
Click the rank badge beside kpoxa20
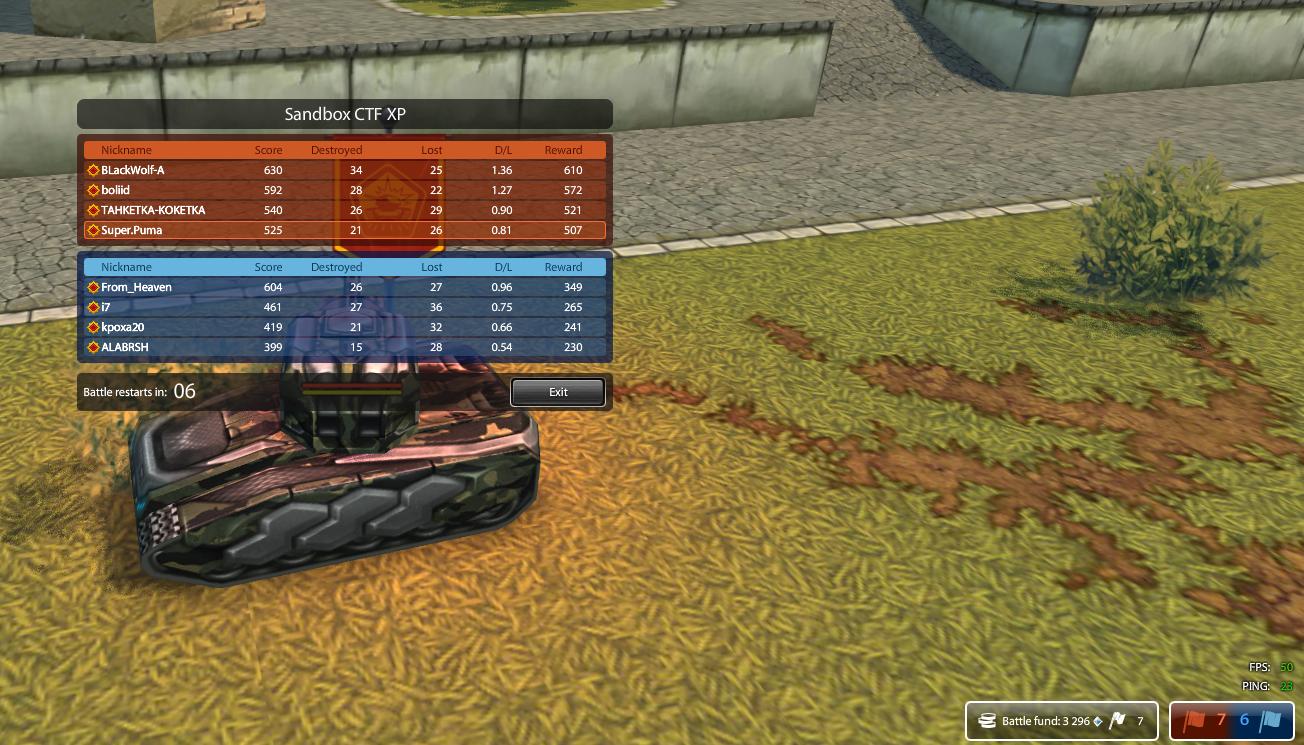pos(92,327)
